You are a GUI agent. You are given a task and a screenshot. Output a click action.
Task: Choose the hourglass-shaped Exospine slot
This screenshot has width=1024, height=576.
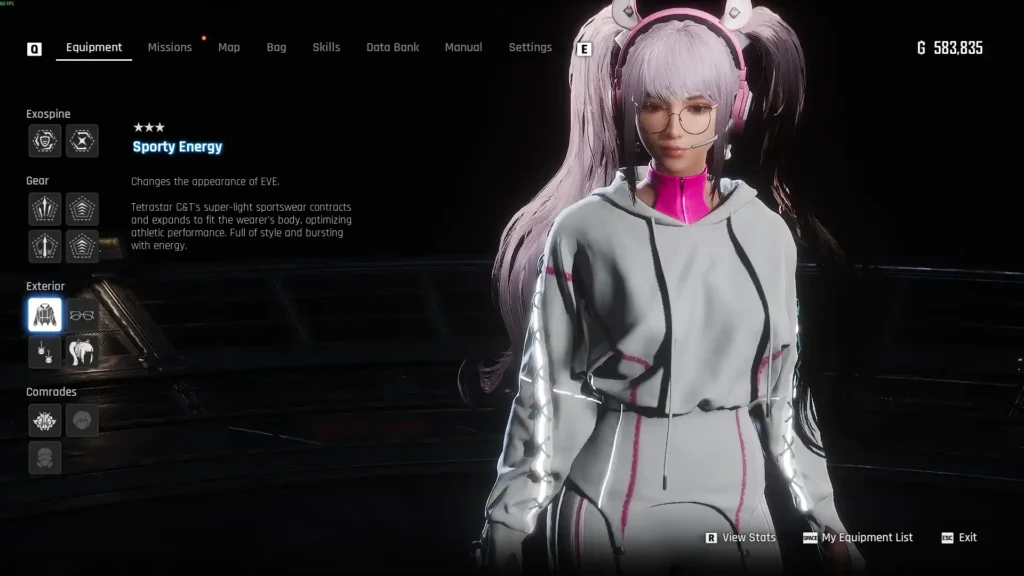pyautogui.click(x=82, y=141)
